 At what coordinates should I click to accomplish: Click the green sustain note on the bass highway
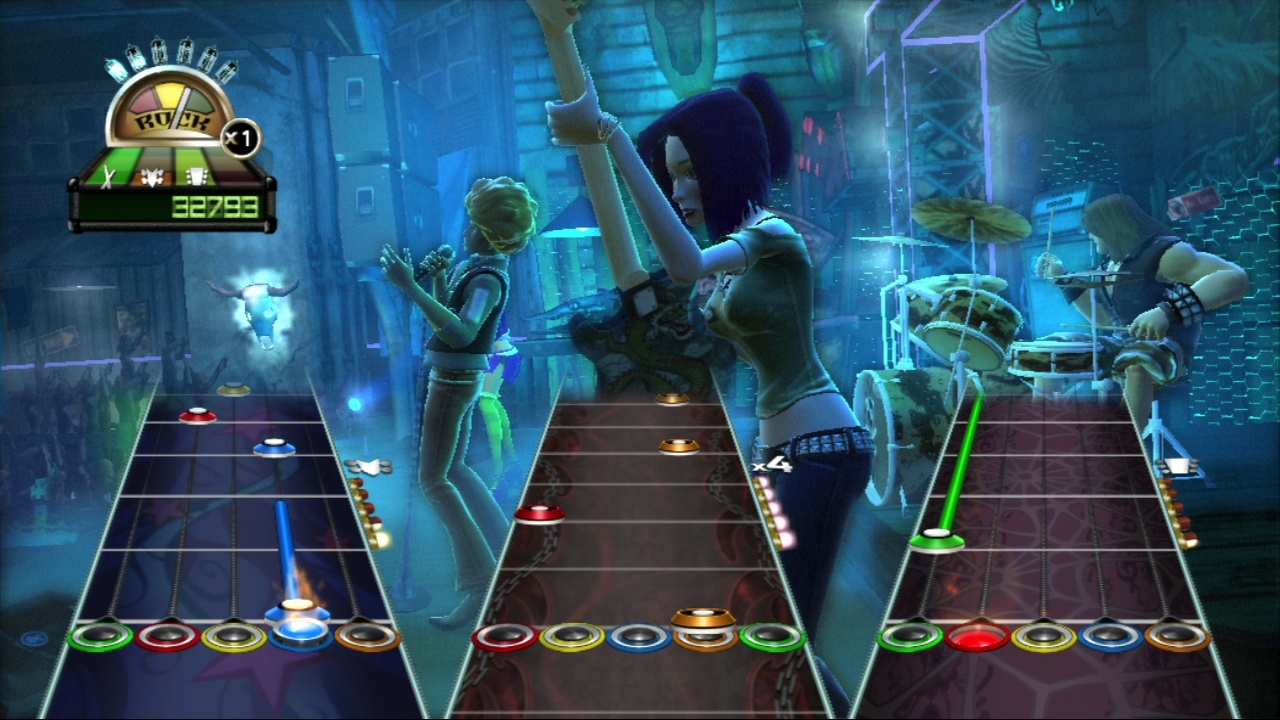point(937,540)
